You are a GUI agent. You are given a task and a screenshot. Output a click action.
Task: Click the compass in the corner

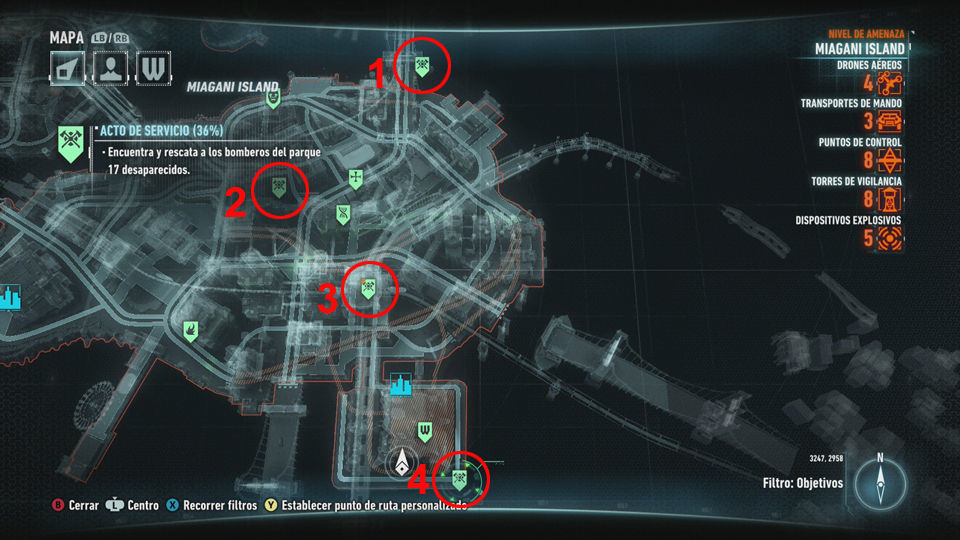click(x=880, y=483)
